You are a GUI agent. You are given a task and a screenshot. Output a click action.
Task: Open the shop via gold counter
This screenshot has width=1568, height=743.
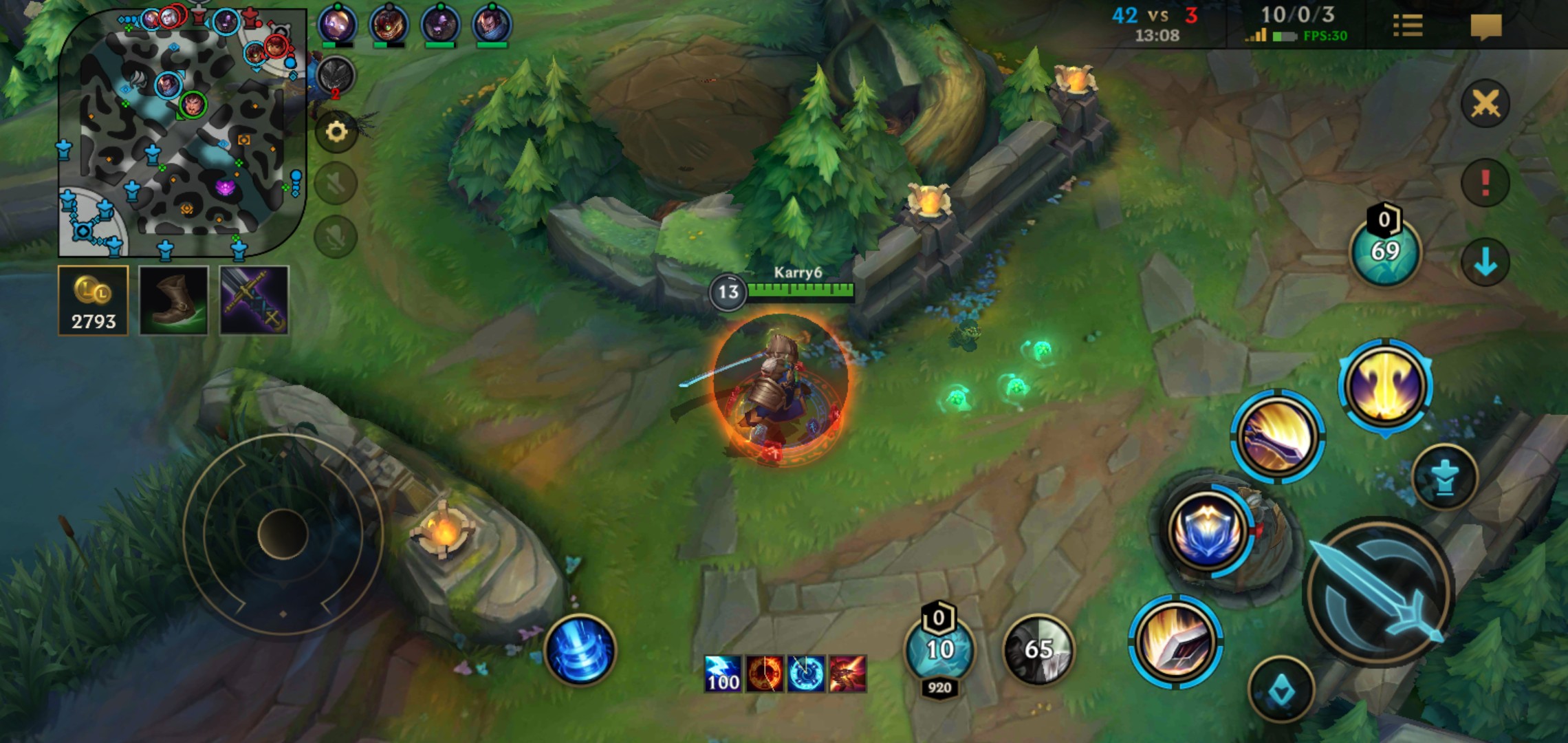[94, 301]
